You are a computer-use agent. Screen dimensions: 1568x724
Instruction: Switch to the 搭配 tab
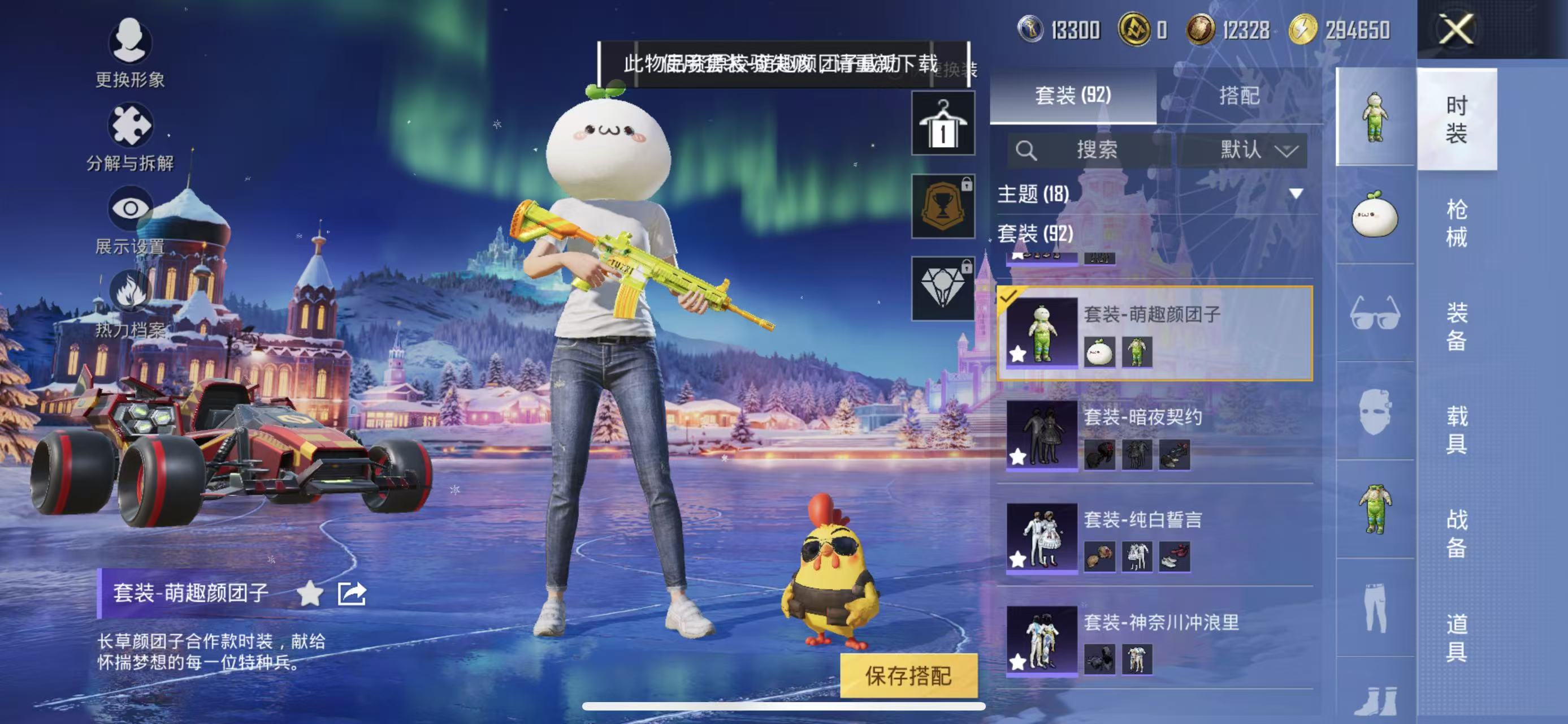tap(1238, 96)
